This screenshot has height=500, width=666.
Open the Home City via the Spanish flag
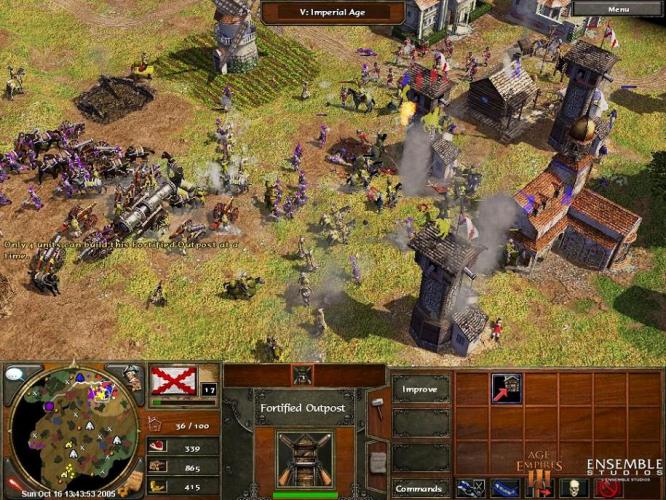point(173,380)
